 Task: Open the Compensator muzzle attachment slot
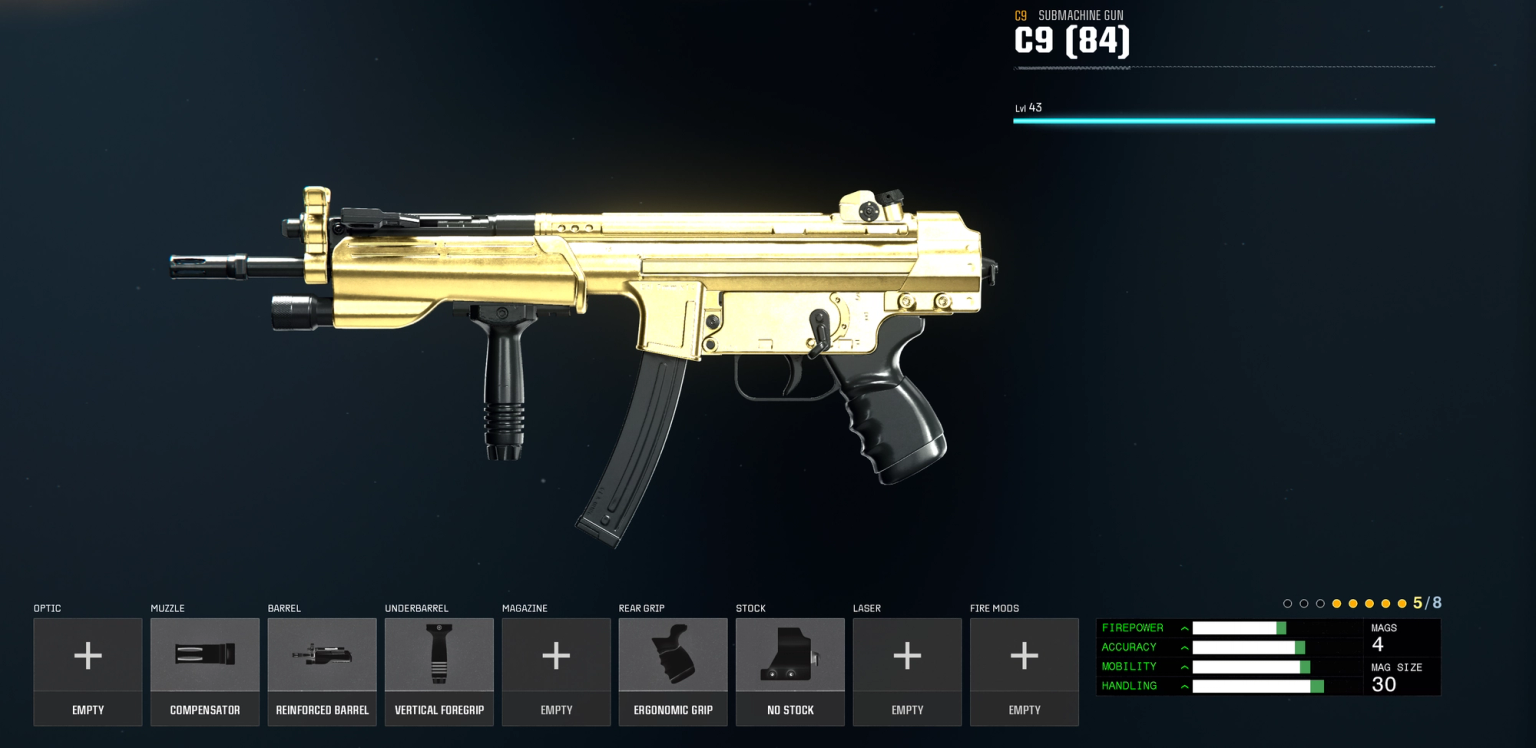click(205, 655)
